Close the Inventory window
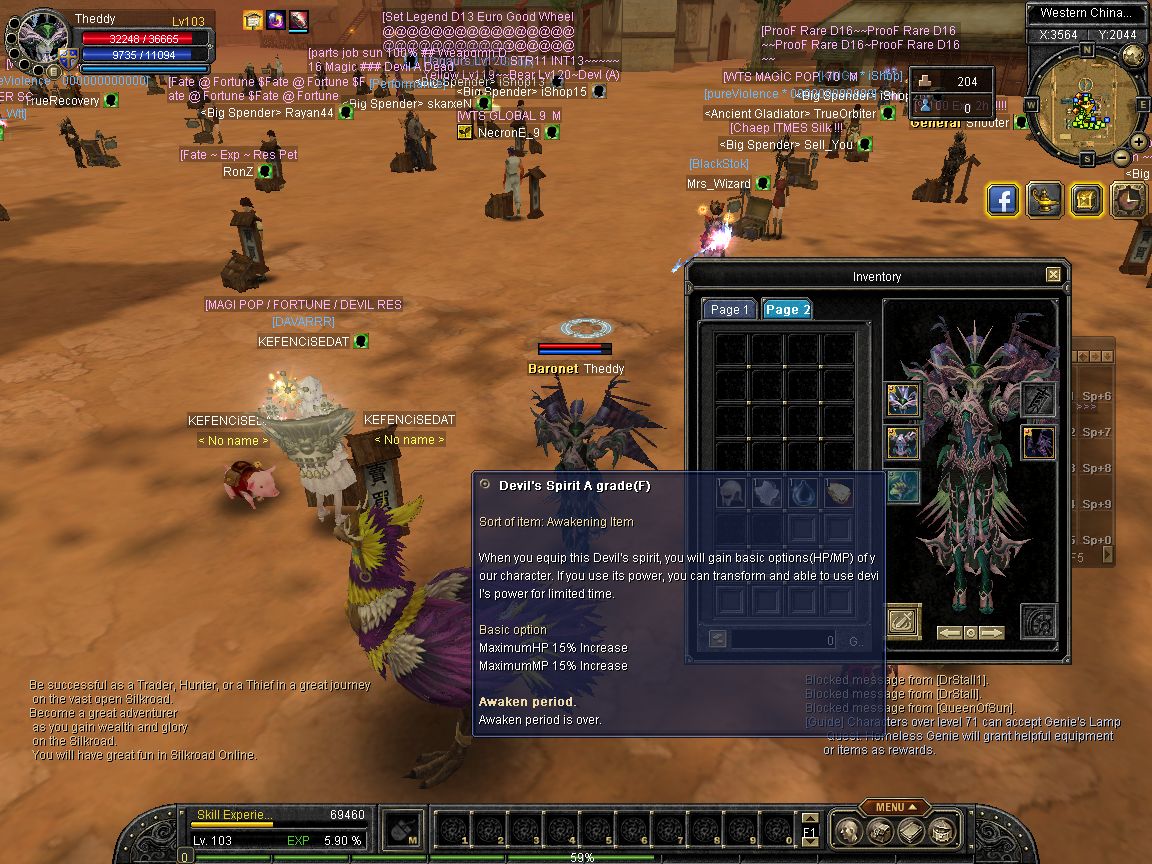 (x=1053, y=275)
